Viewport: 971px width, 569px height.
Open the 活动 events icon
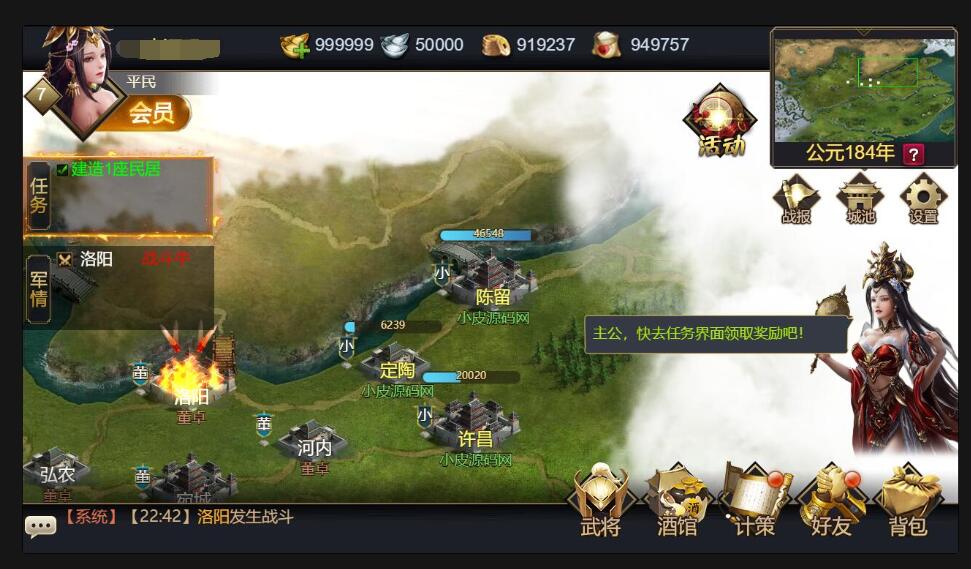click(x=719, y=121)
